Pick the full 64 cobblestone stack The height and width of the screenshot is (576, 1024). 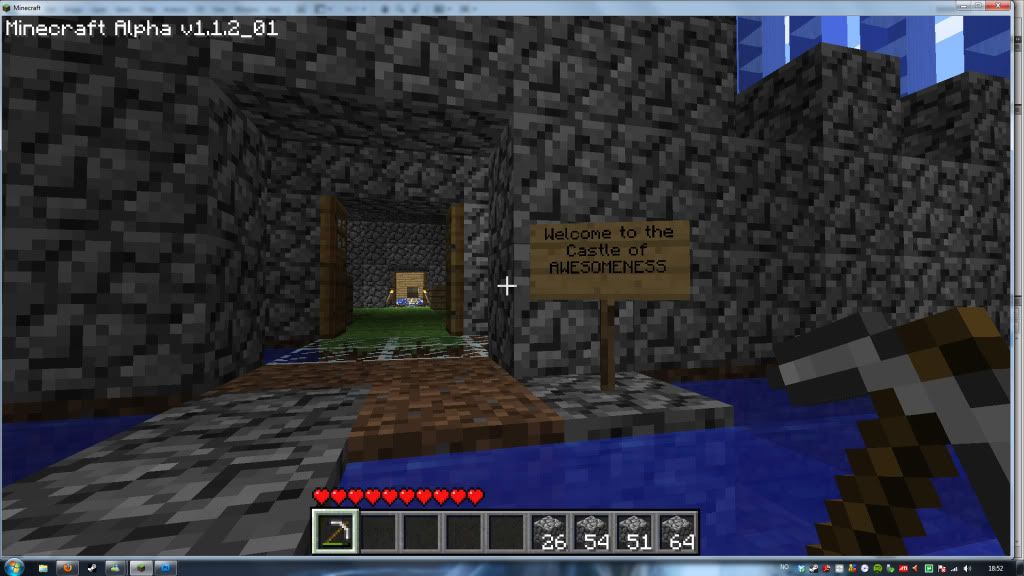point(677,532)
